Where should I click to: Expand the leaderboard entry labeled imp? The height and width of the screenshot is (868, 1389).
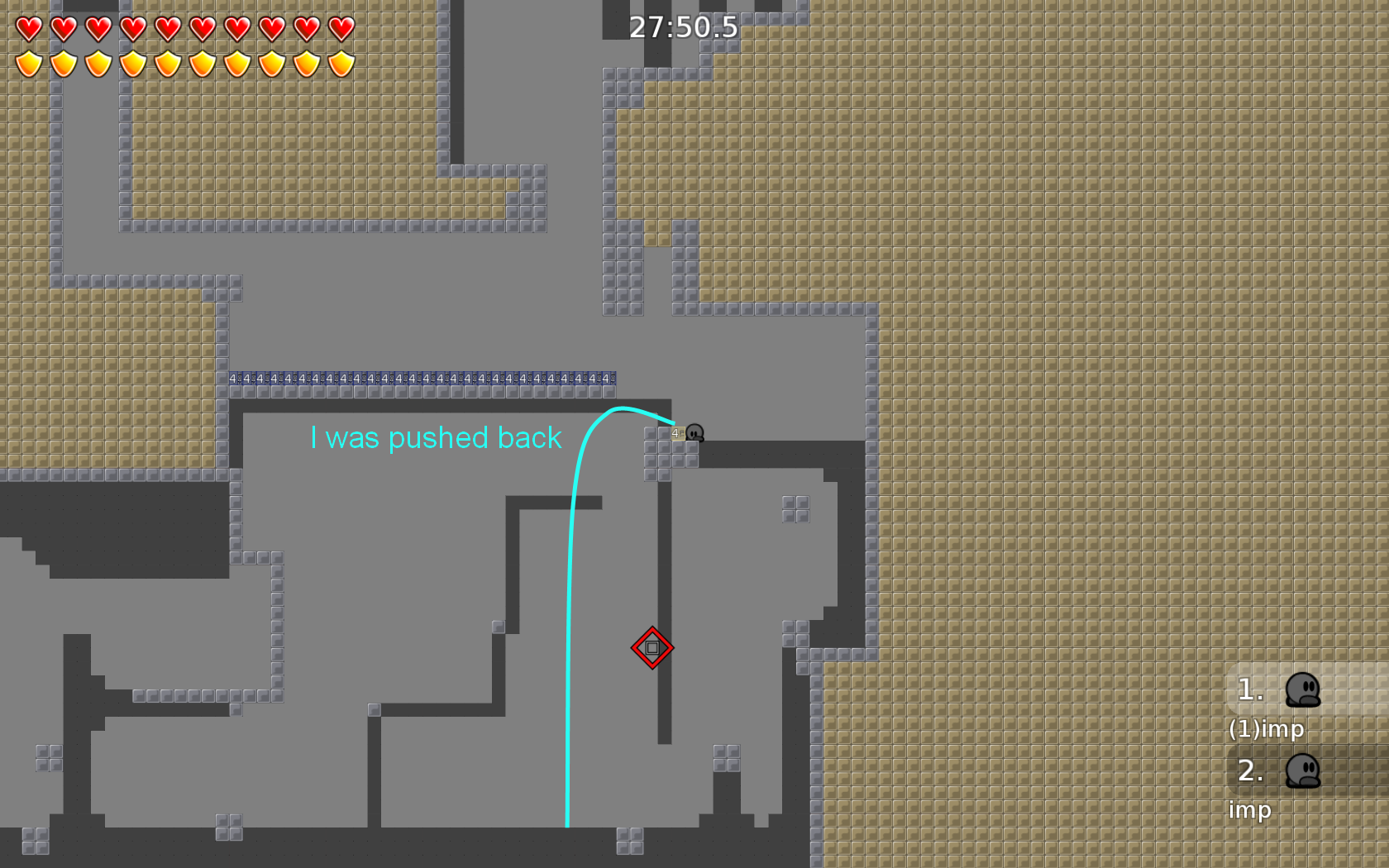point(1249,811)
